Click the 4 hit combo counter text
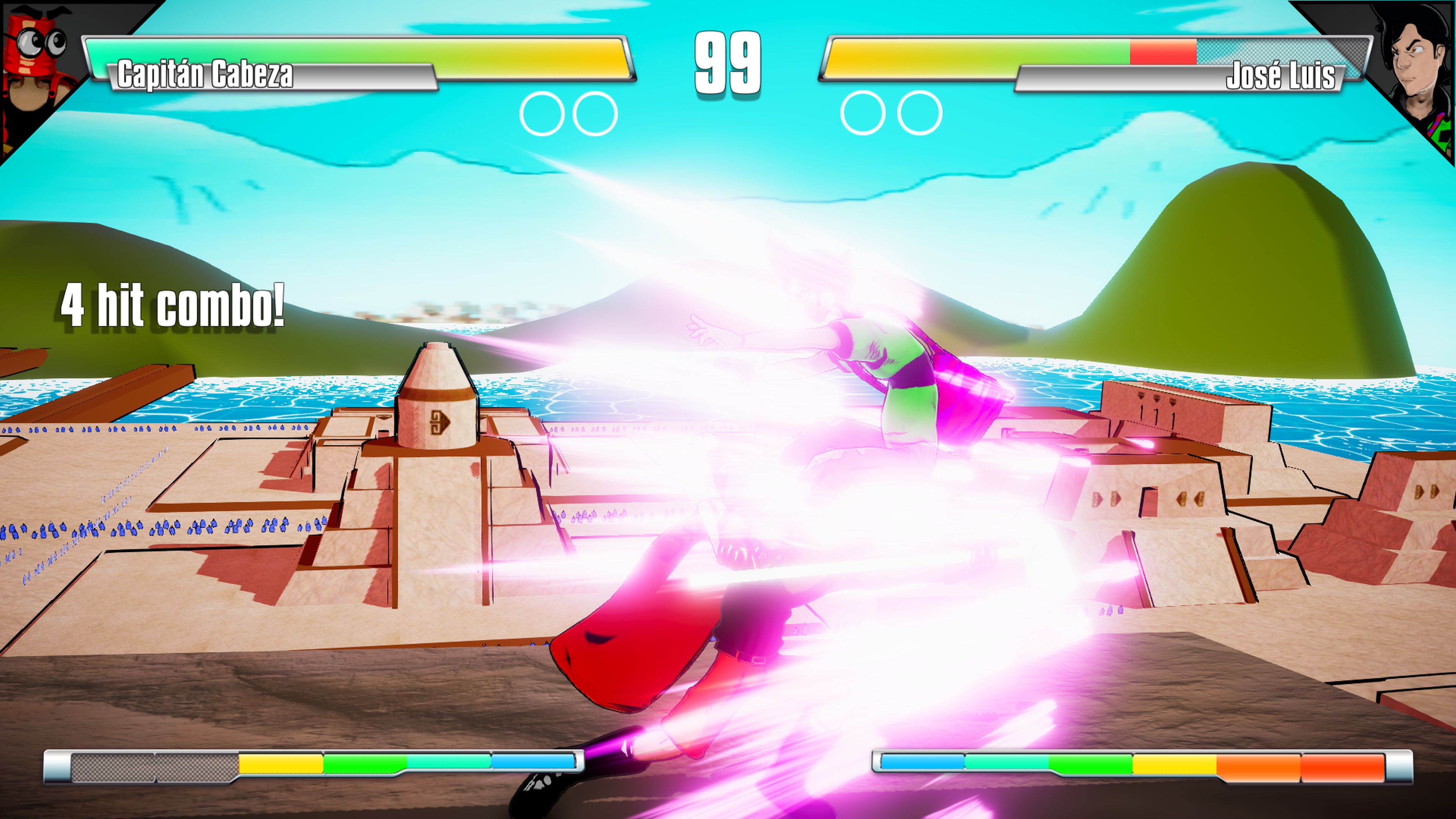The width and height of the screenshot is (1456, 819). pyautogui.click(x=173, y=305)
